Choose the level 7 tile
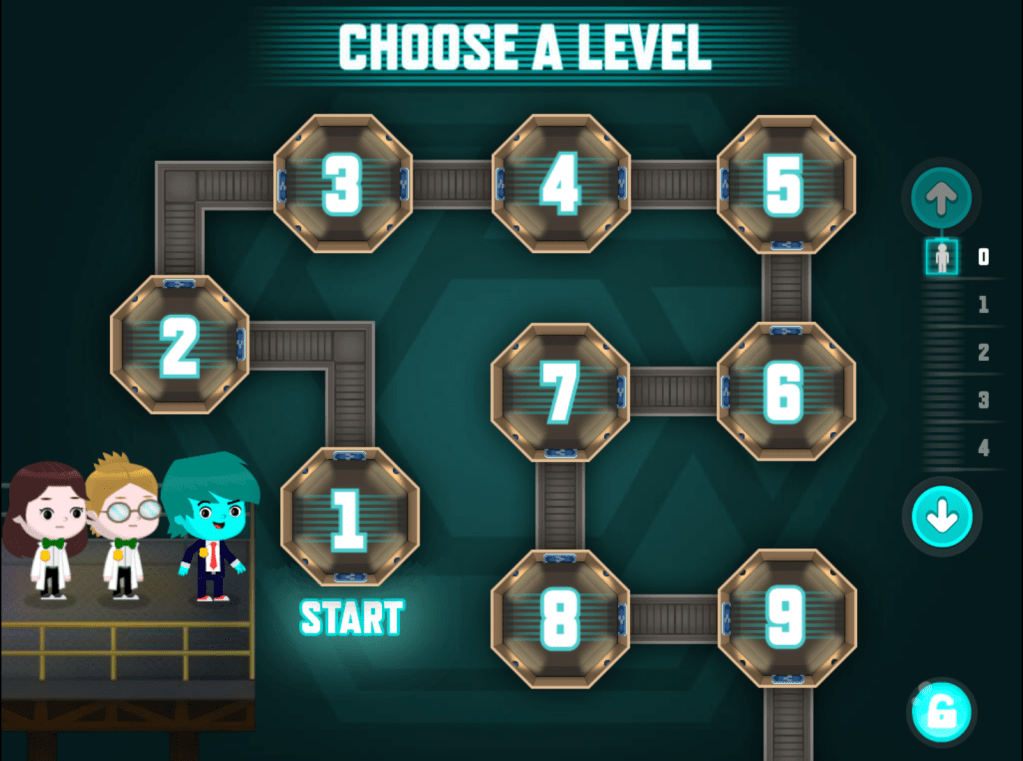 point(559,391)
